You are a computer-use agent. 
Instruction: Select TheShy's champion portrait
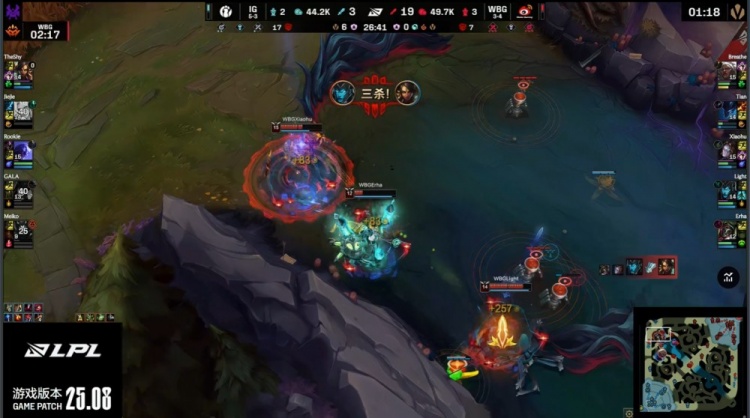21,75
